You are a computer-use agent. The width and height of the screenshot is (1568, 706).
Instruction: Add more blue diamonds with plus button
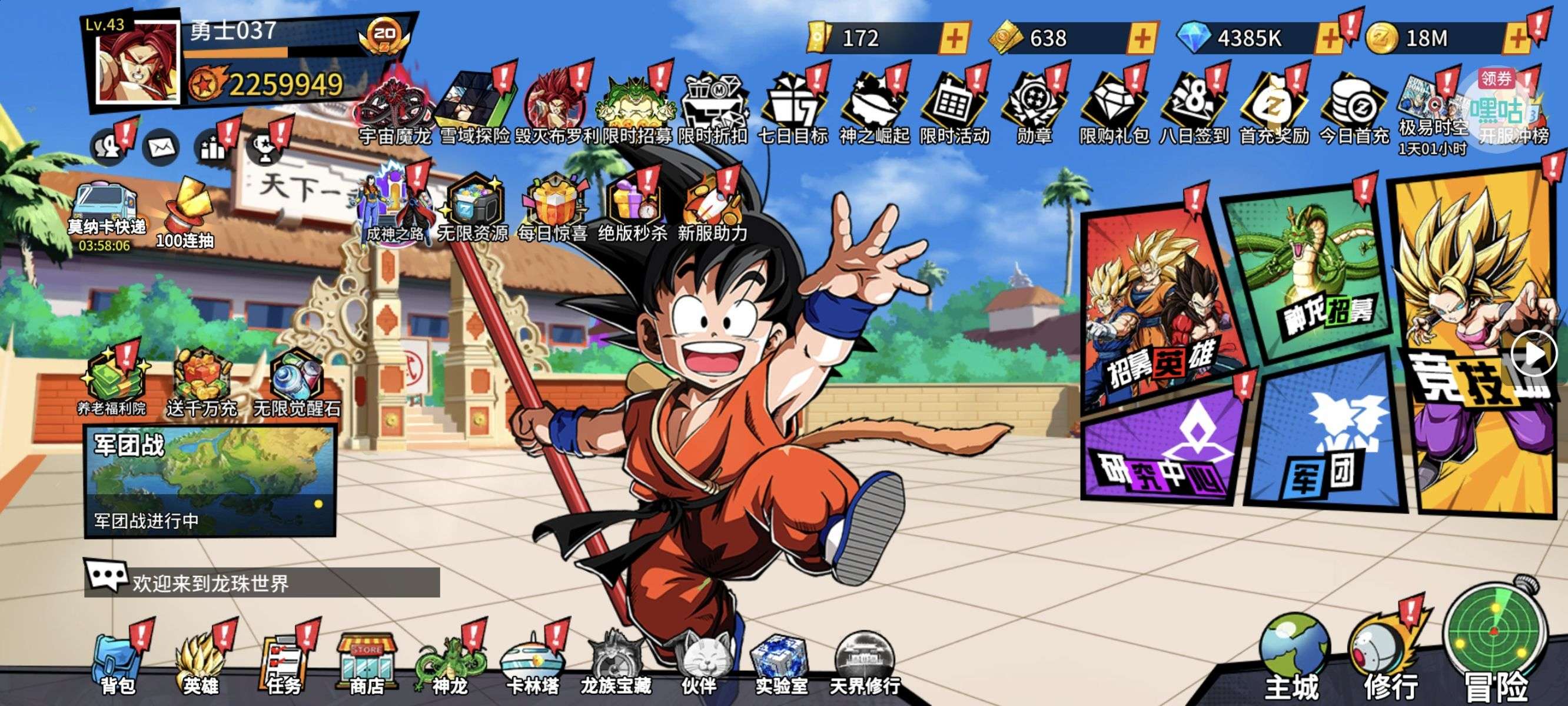tap(1329, 38)
